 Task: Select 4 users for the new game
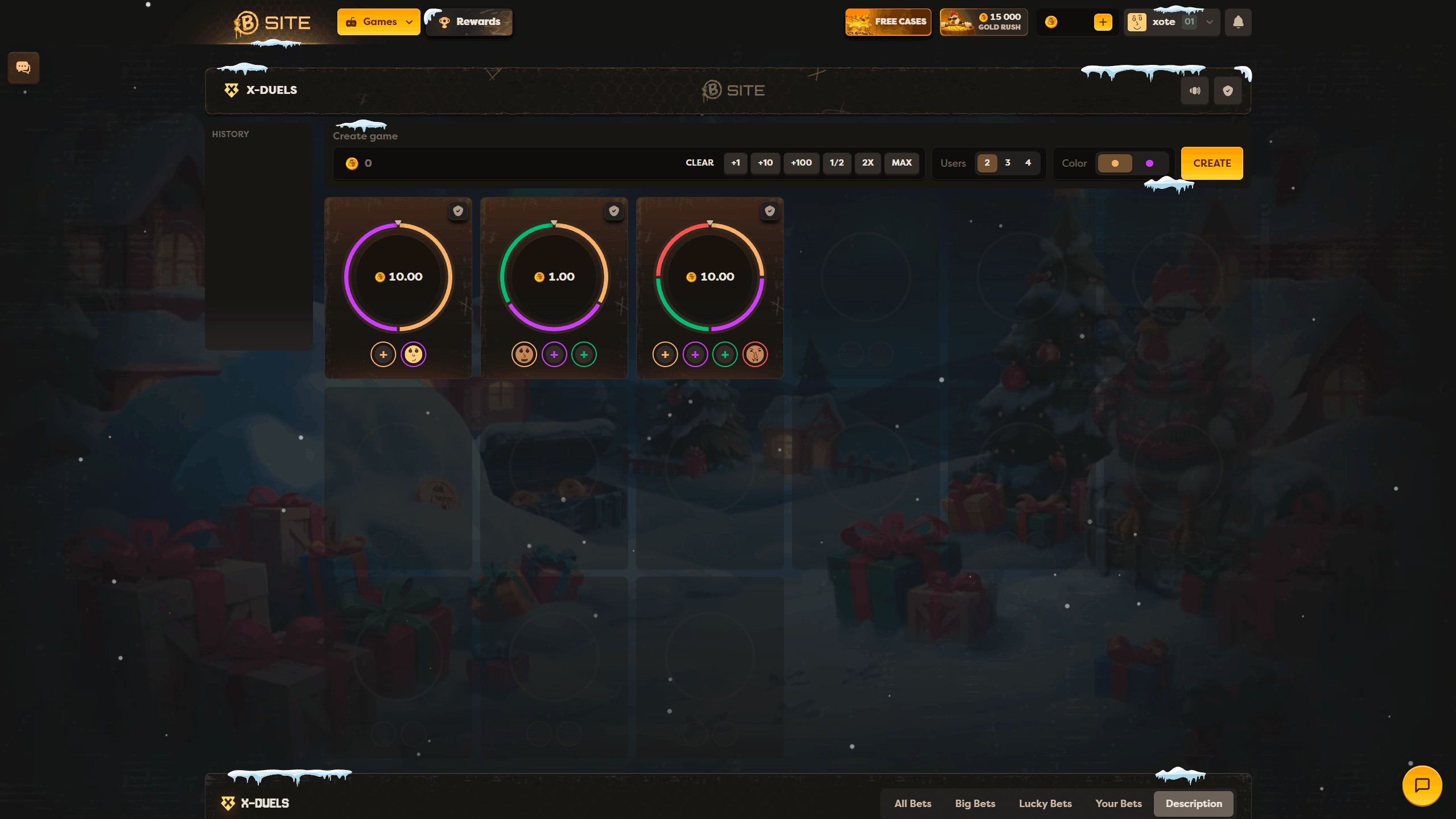(x=1028, y=163)
